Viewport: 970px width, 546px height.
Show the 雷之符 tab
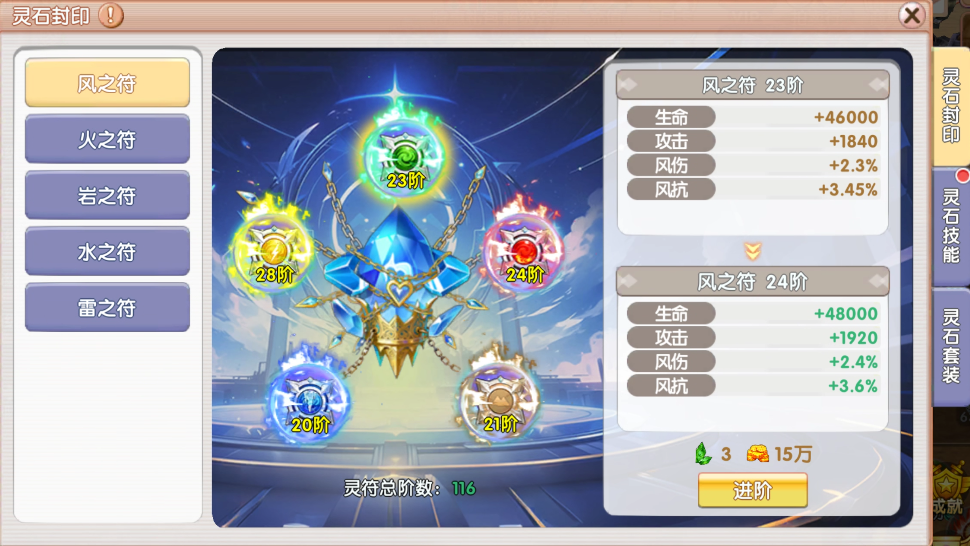click(107, 307)
